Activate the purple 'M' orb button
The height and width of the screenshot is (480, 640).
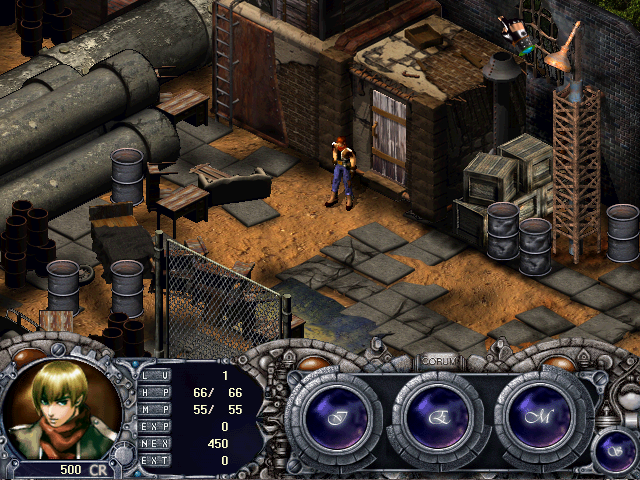543,416
